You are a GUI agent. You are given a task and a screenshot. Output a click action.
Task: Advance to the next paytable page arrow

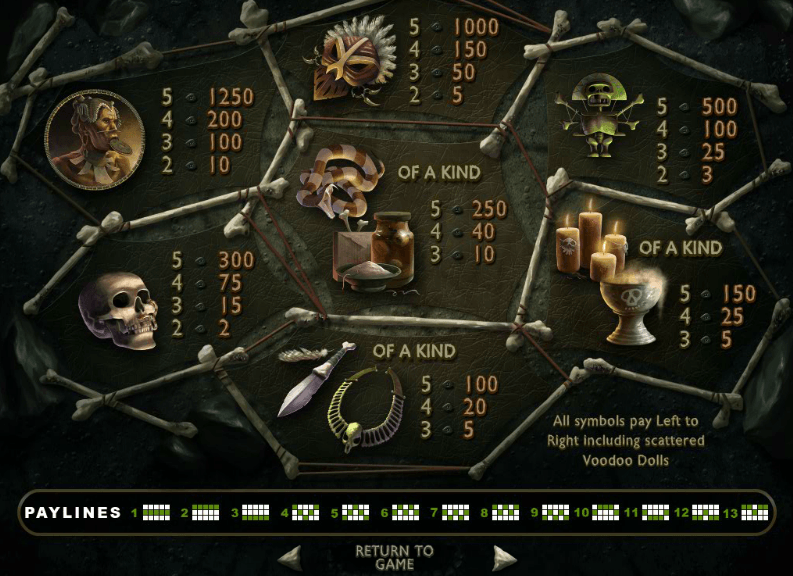pos(504,558)
